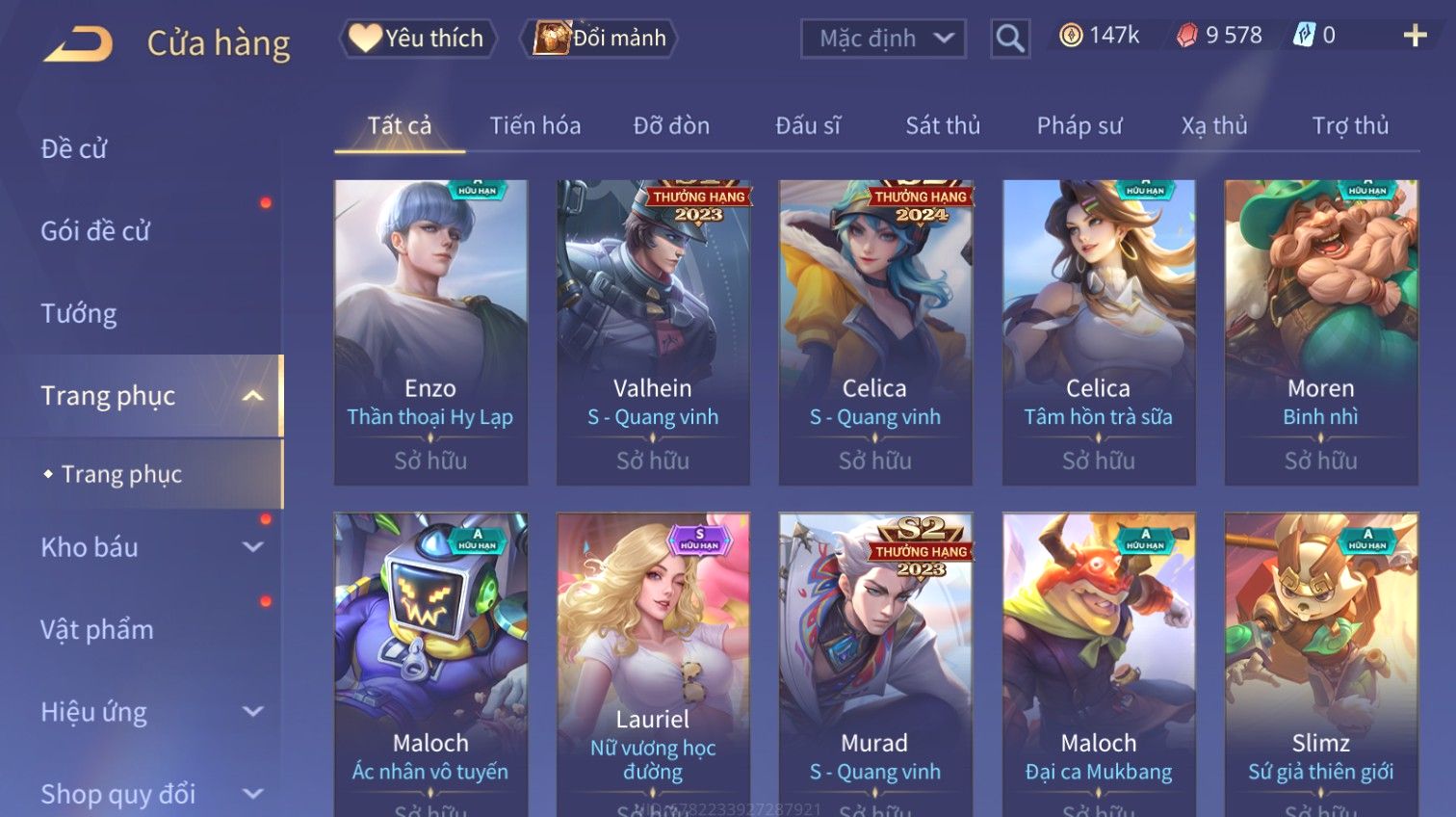Image resolution: width=1456 pixels, height=817 pixels.
Task: Switch to the Sát thủ tab
Action: point(942,126)
